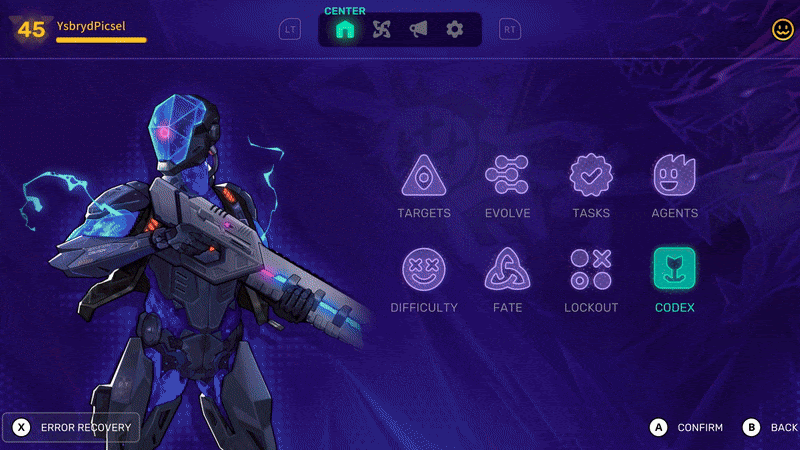Switch to the gear settings tab
800x450 pixels.
pos(455,30)
